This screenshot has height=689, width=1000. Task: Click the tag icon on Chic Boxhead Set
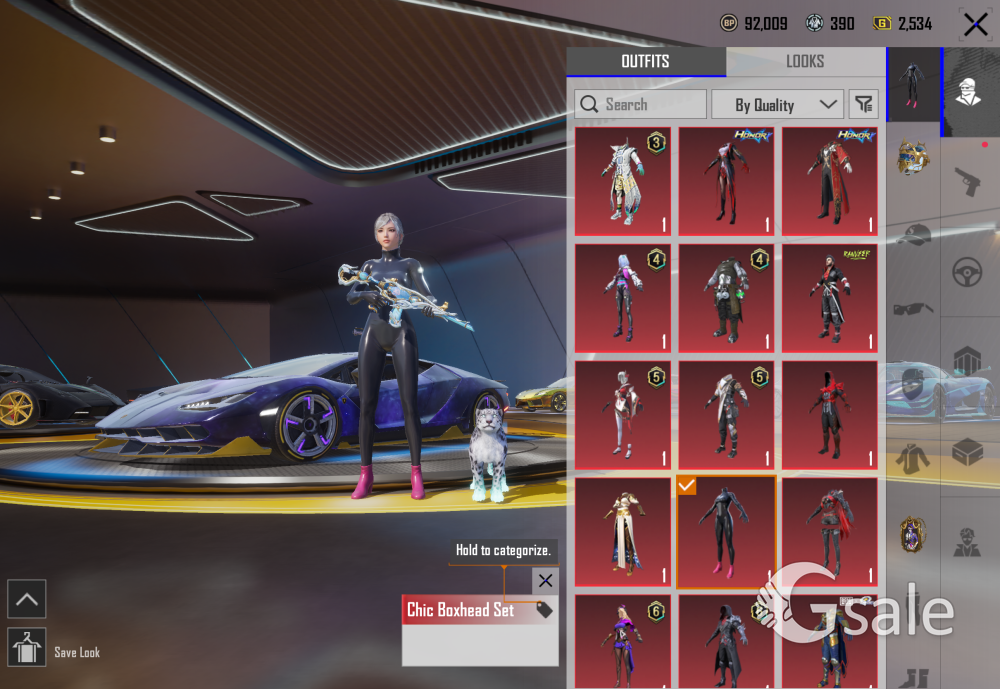(x=545, y=610)
